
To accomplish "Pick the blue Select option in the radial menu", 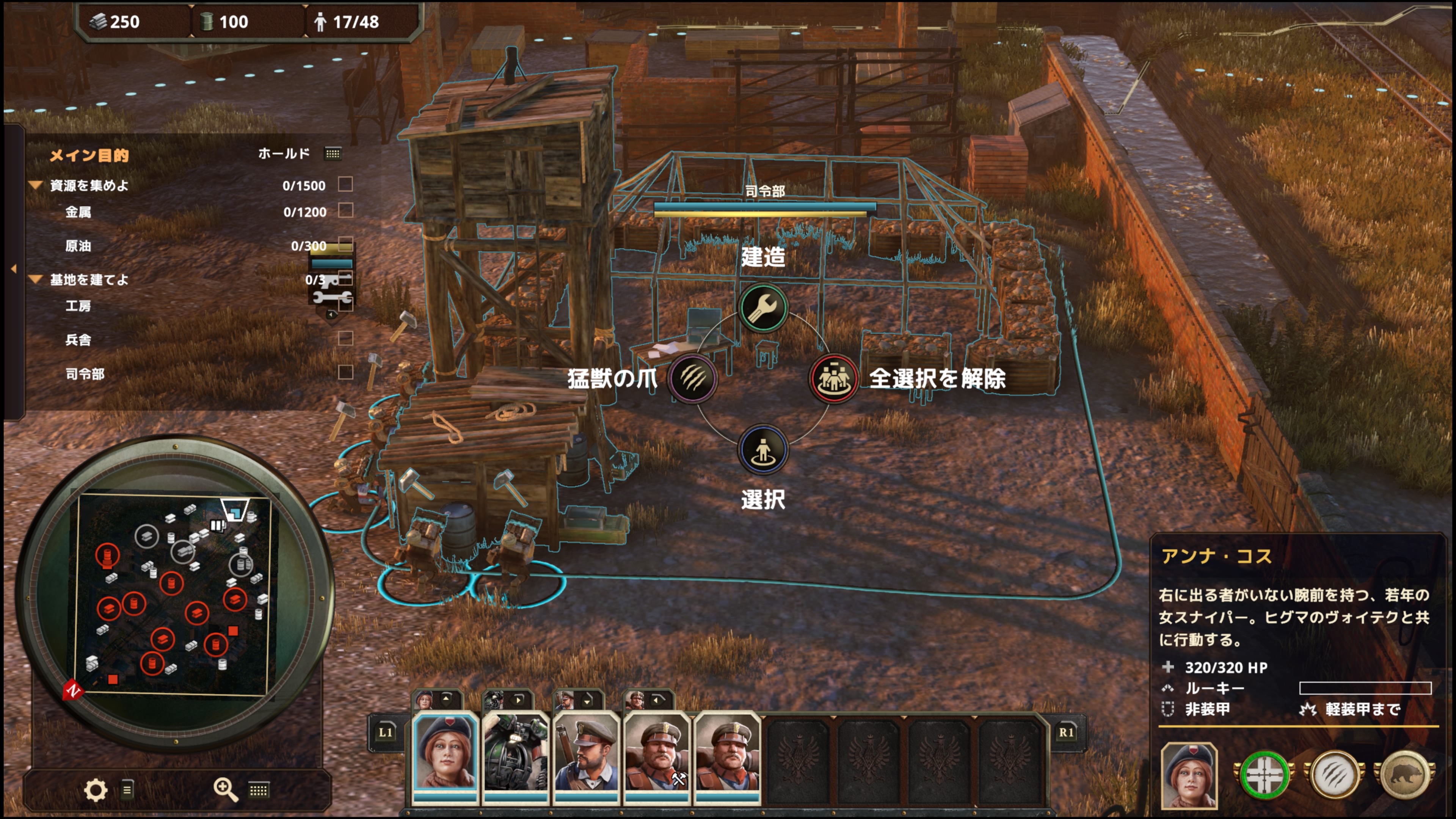I will pos(763,449).
